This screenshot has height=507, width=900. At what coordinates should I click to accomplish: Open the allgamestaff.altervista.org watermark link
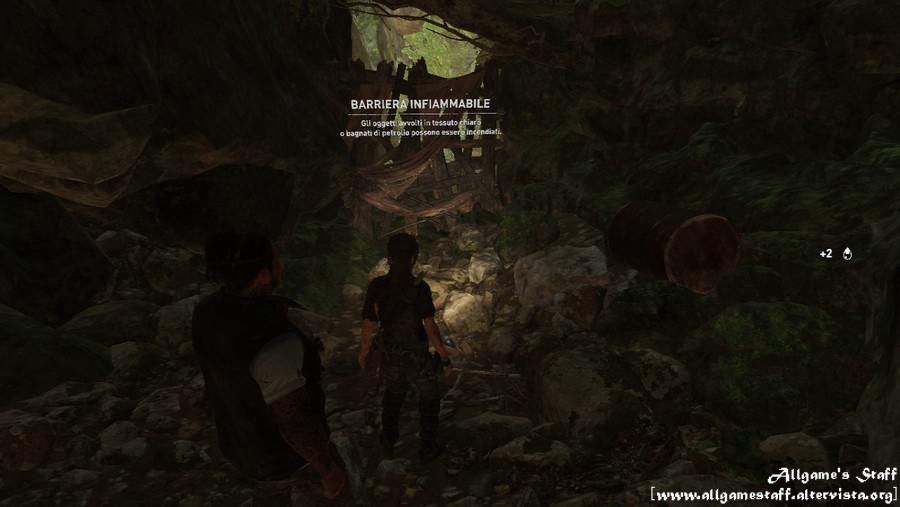click(772, 494)
